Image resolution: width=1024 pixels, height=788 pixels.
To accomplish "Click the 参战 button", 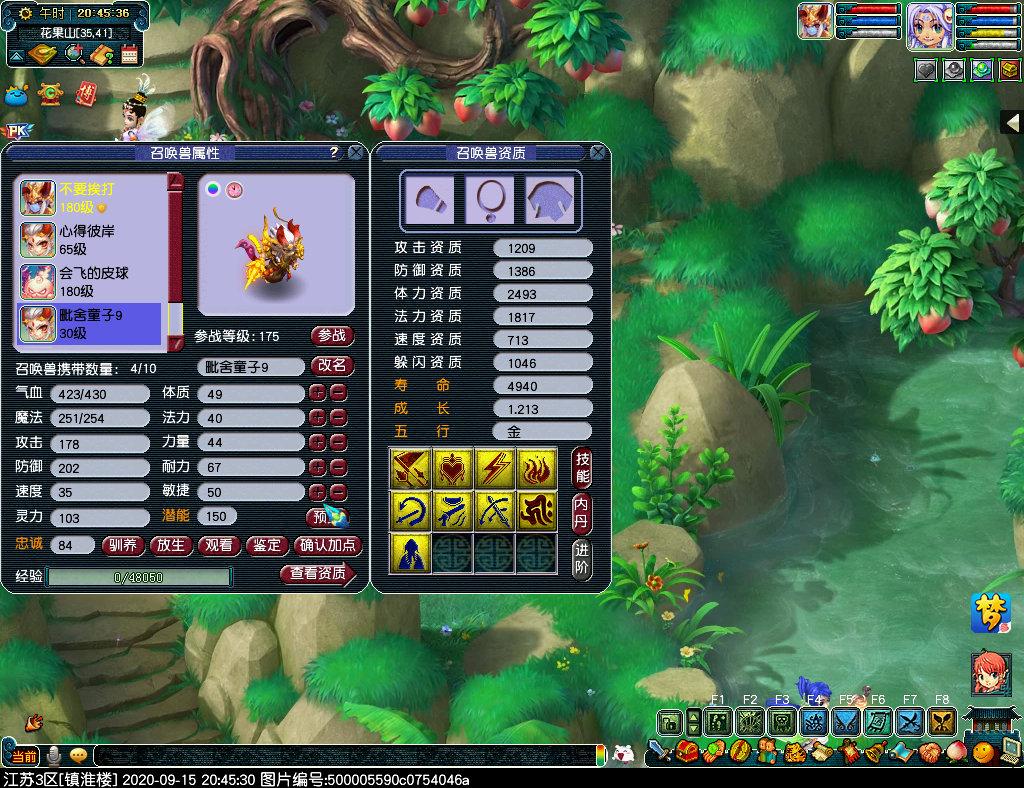I will (x=332, y=336).
